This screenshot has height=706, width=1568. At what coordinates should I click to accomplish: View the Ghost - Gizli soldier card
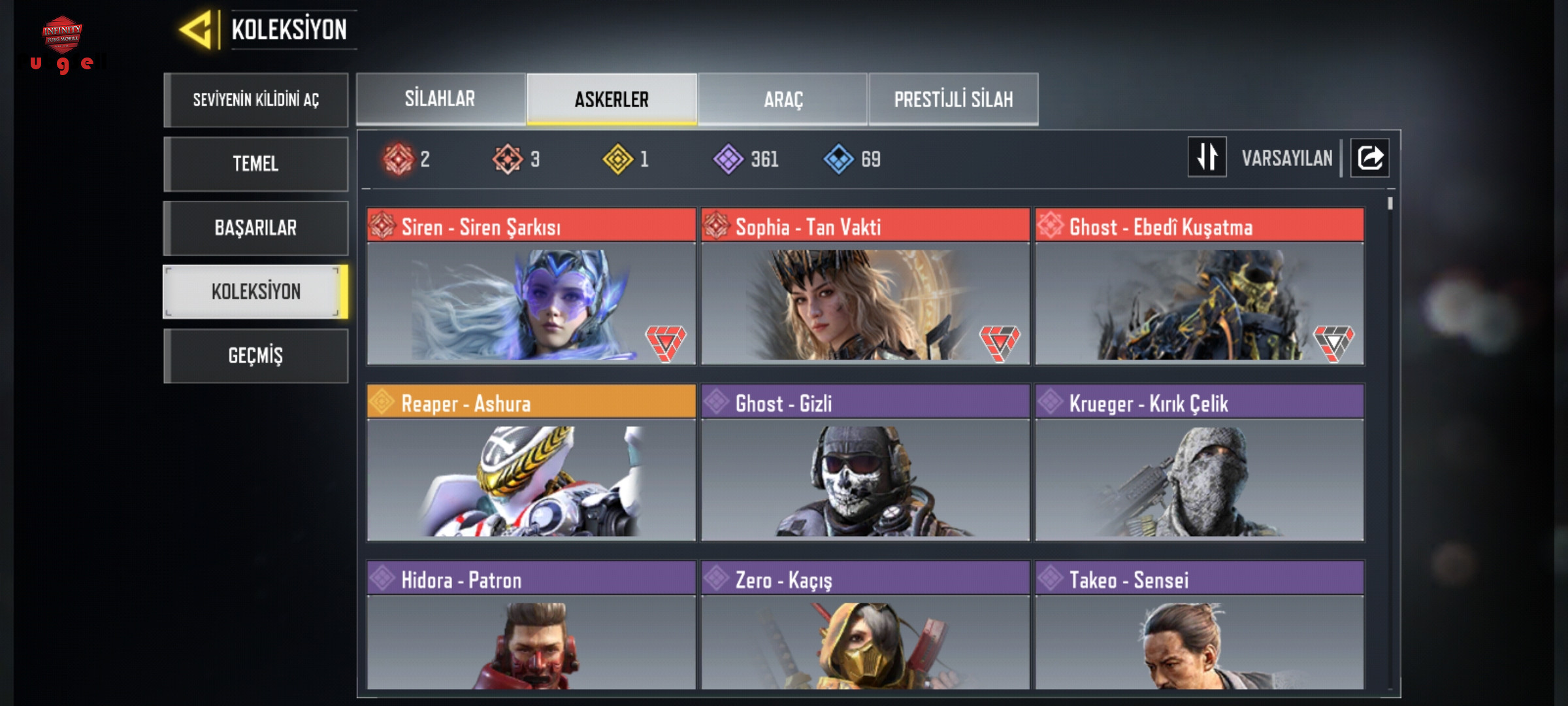click(865, 463)
